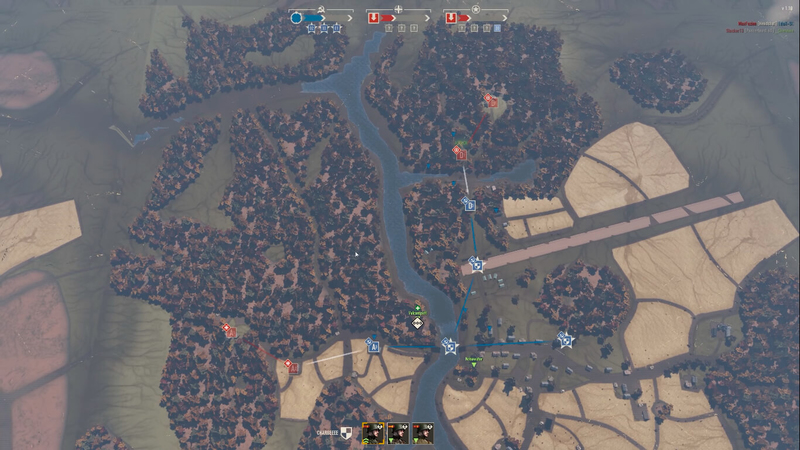This screenshot has width=800, height=450.
Task: Select the white diamond unit marker by the river
Action: tap(417, 323)
